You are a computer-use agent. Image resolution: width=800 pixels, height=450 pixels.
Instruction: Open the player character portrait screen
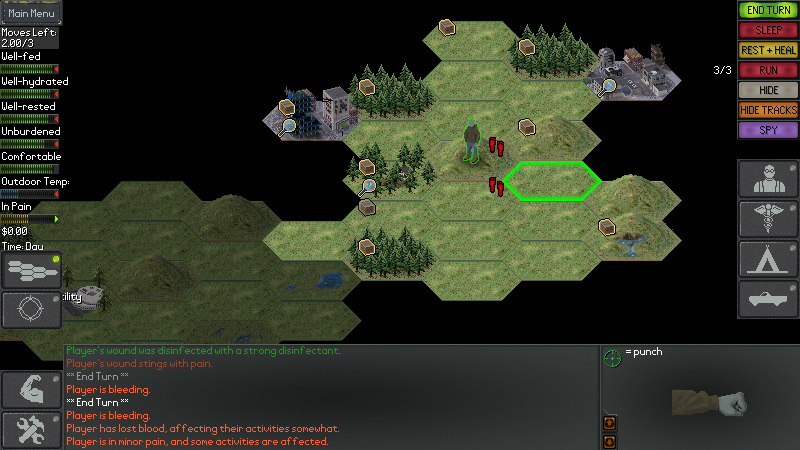pyautogui.click(x=768, y=179)
